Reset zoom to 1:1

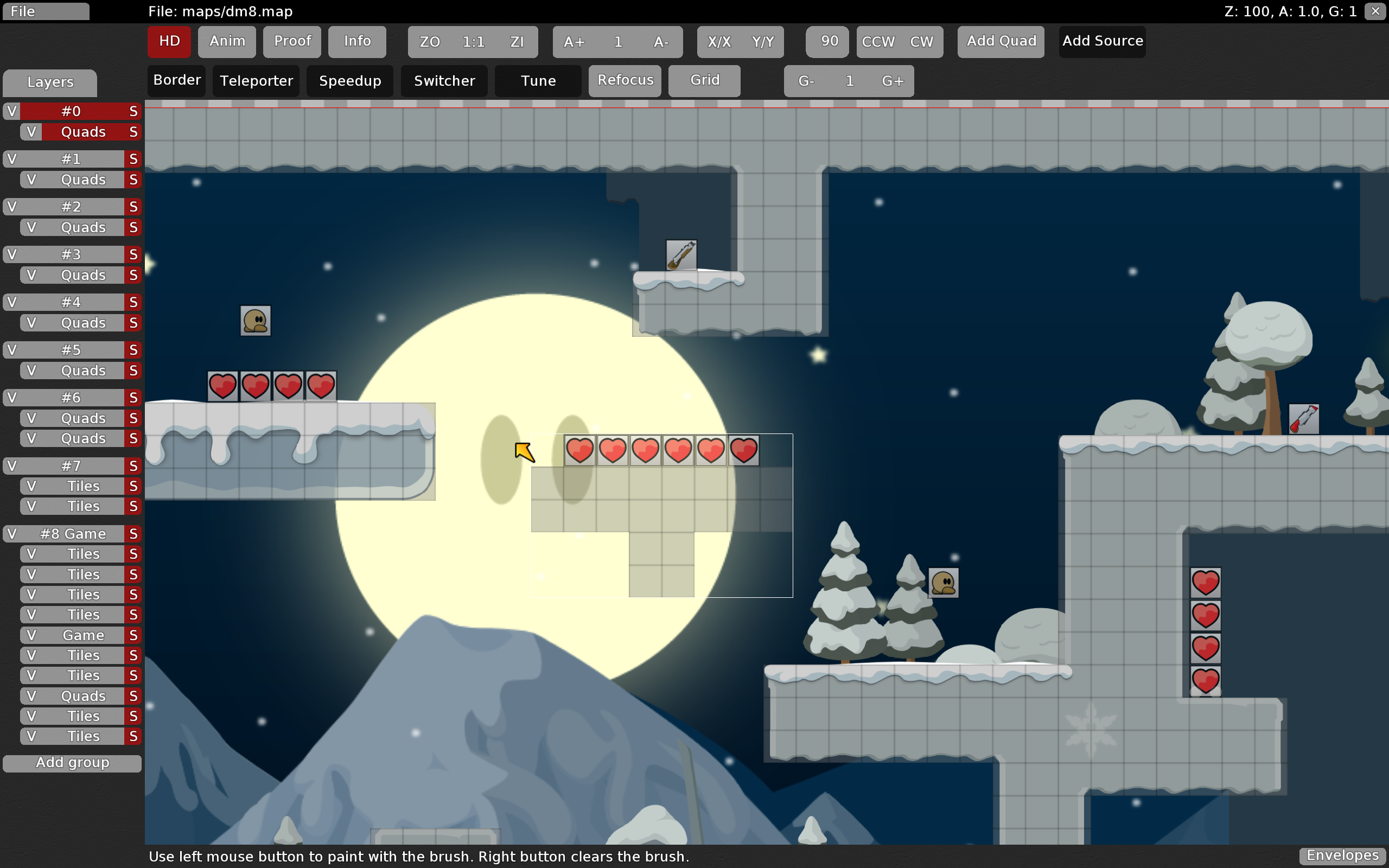pos(474,42)
